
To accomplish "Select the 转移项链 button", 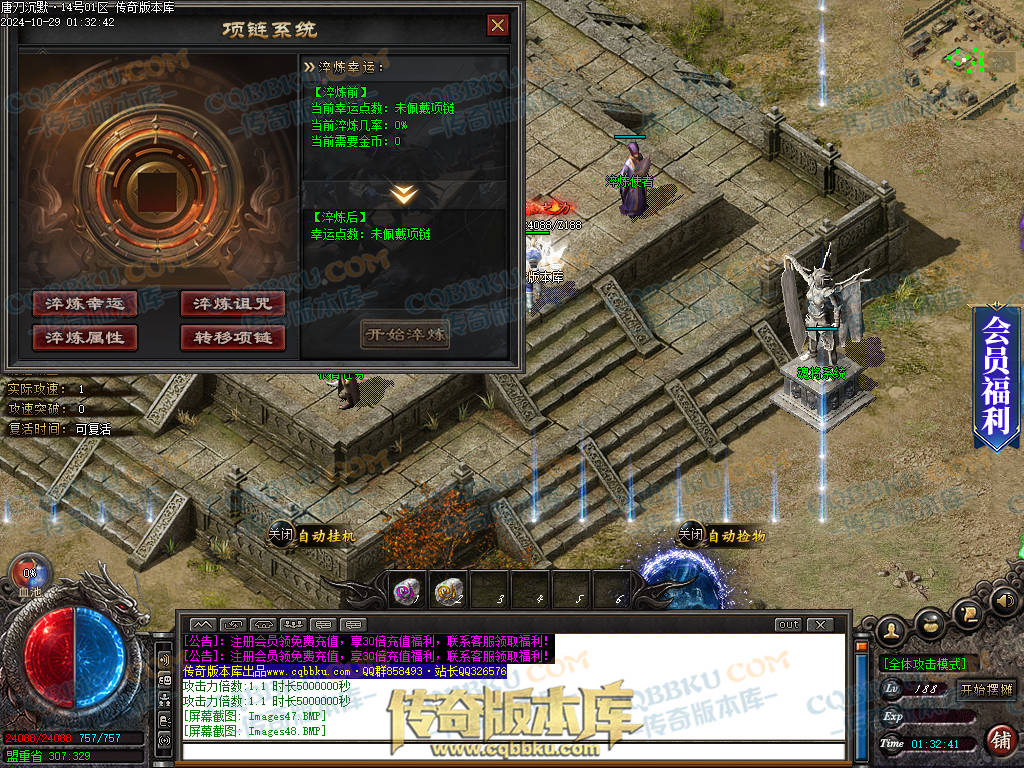I will point(233,338).
